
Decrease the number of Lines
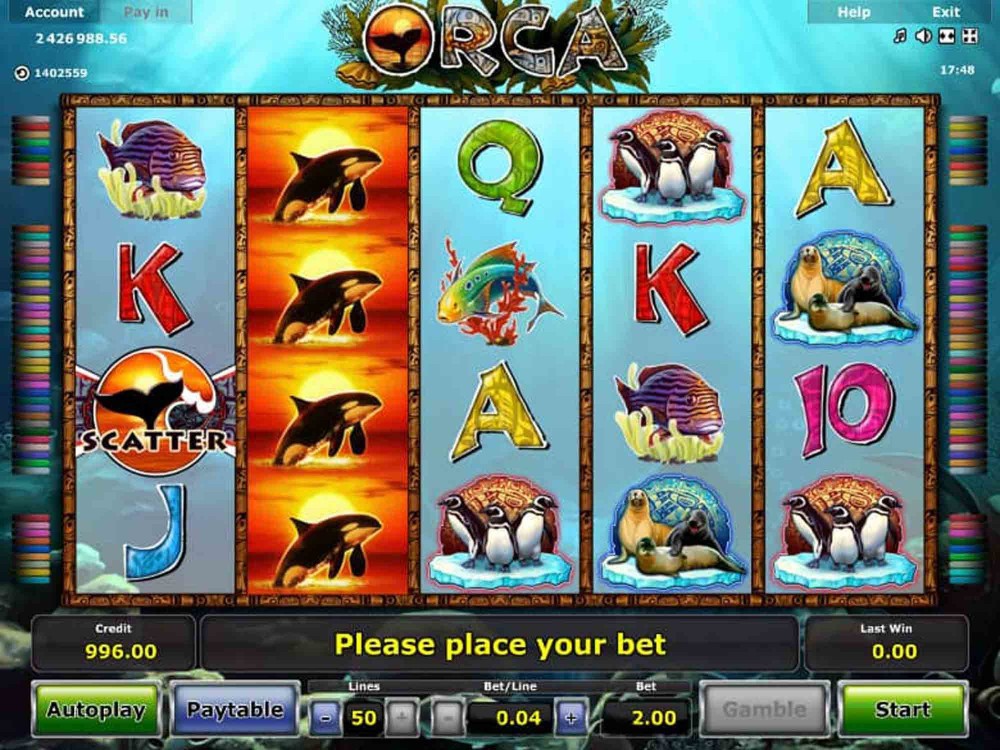click(326, 717)
